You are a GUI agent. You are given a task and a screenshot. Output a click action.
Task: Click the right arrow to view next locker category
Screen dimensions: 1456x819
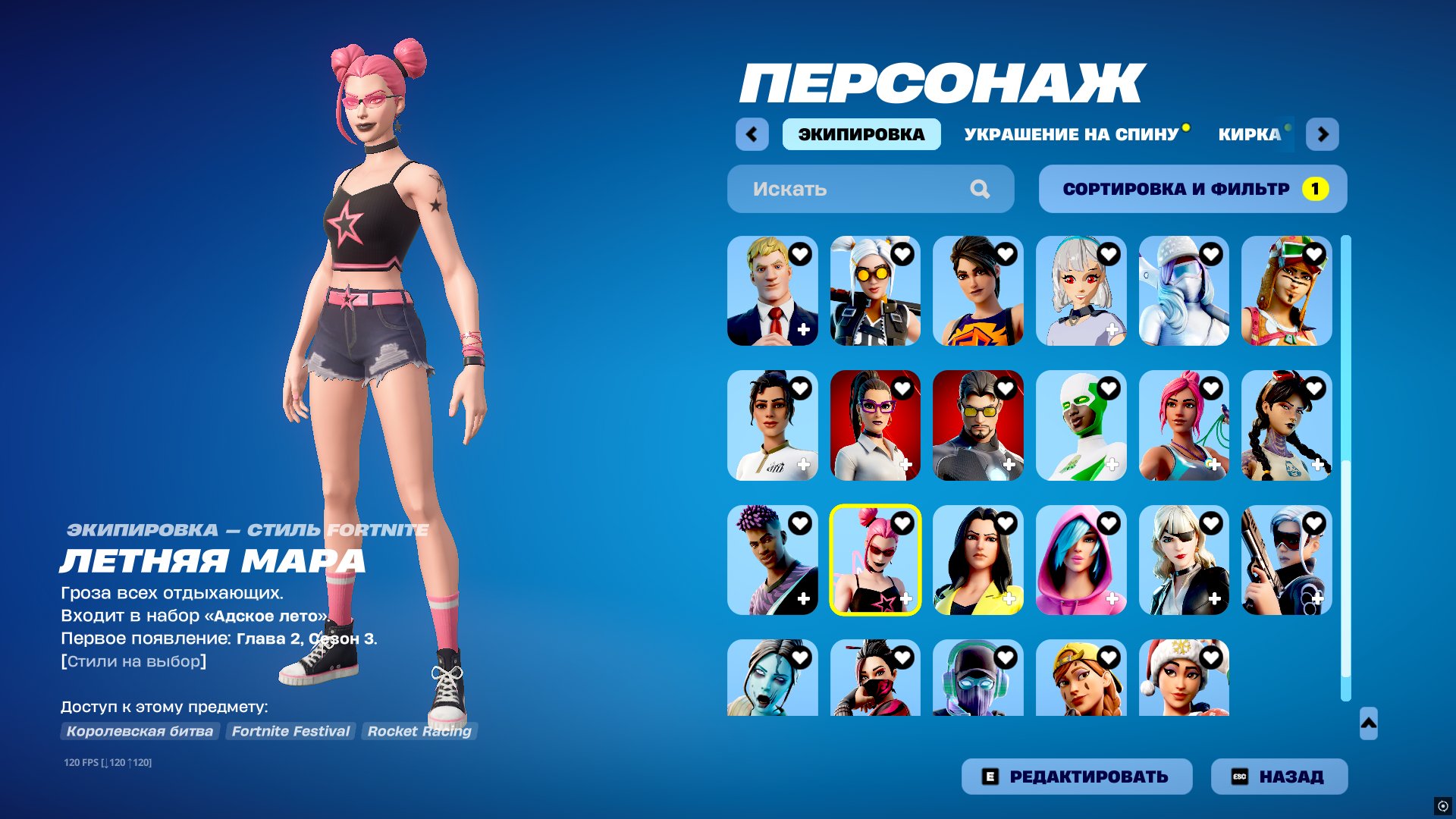[x=1323, y=133]
